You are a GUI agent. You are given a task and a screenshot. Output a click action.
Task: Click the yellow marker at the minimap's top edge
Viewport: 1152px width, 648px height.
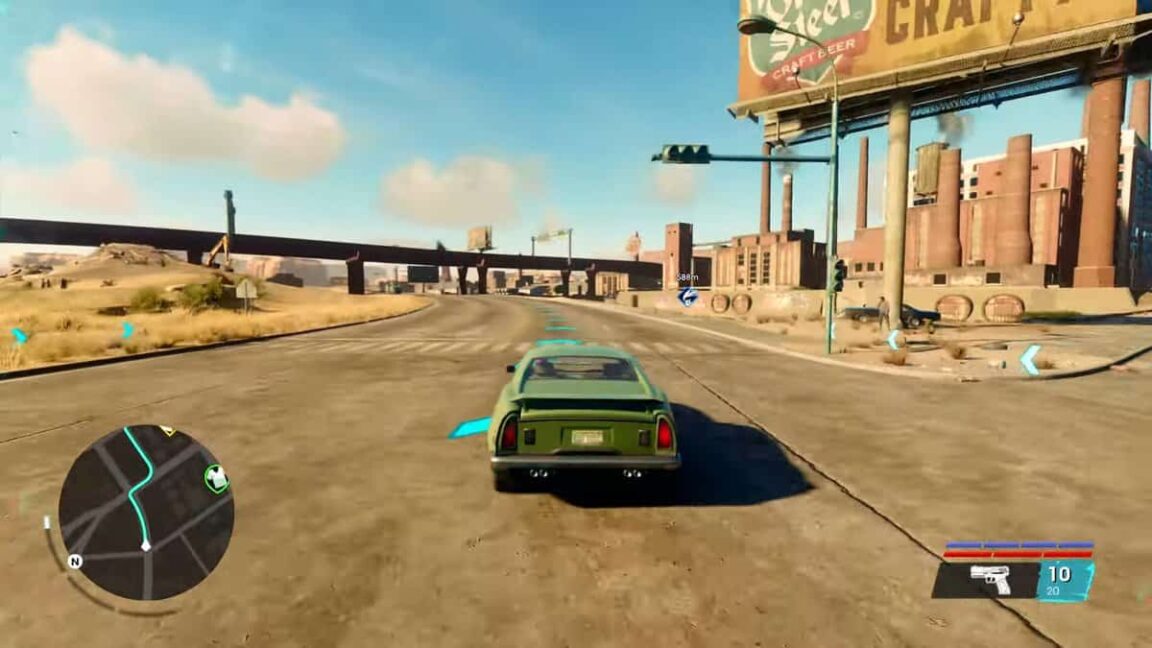[167, 431]
